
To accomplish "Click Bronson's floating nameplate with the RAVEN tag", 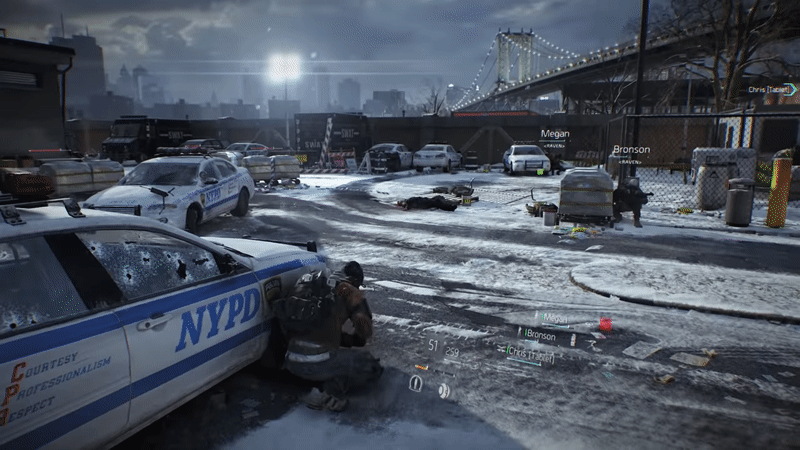I will tap(630, 151).
